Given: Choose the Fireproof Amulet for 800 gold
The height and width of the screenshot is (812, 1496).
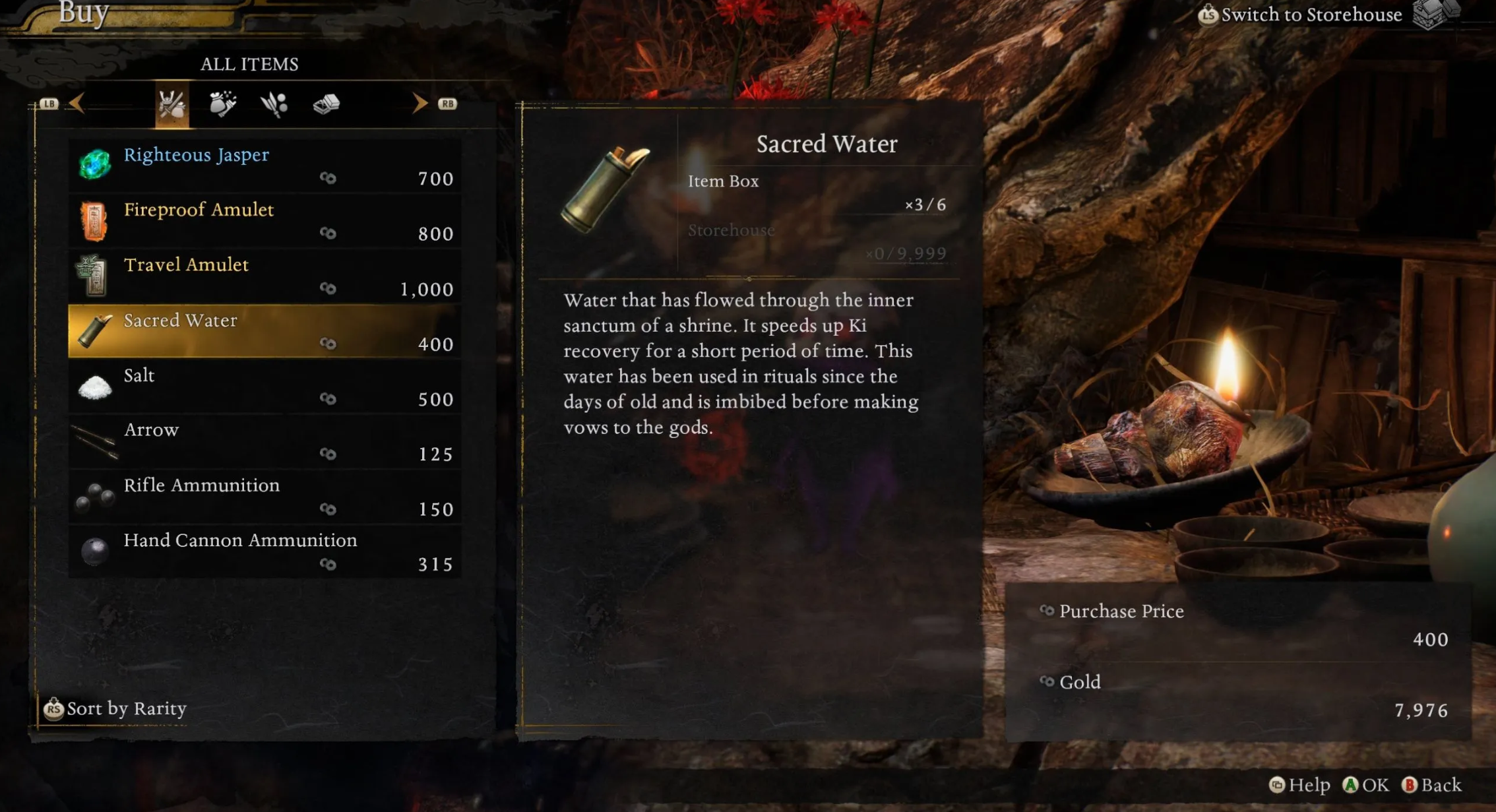Looking at the screenshot, I should [264, 221].
